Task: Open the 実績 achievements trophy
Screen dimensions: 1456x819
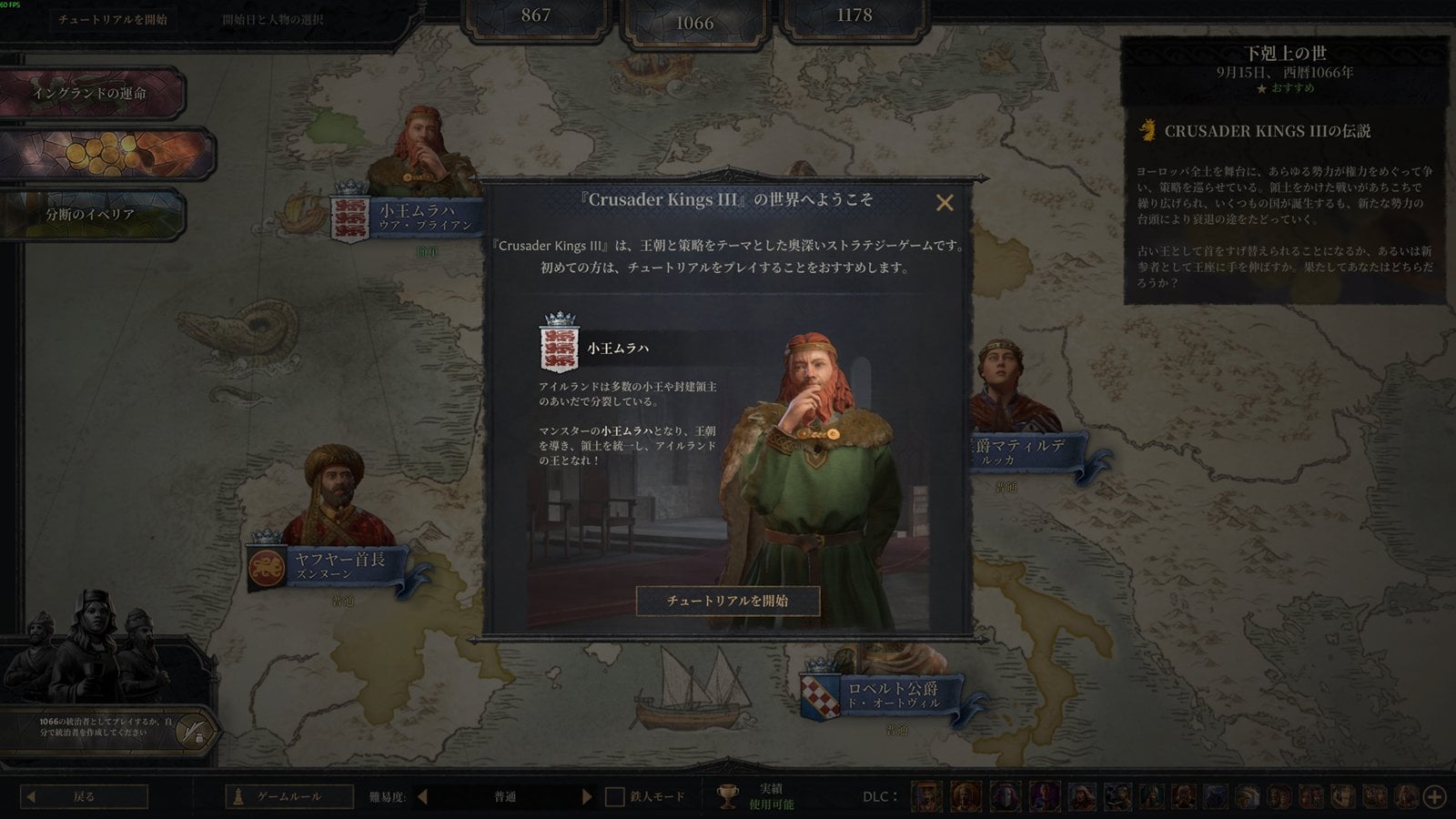Action: coord(728,797)
